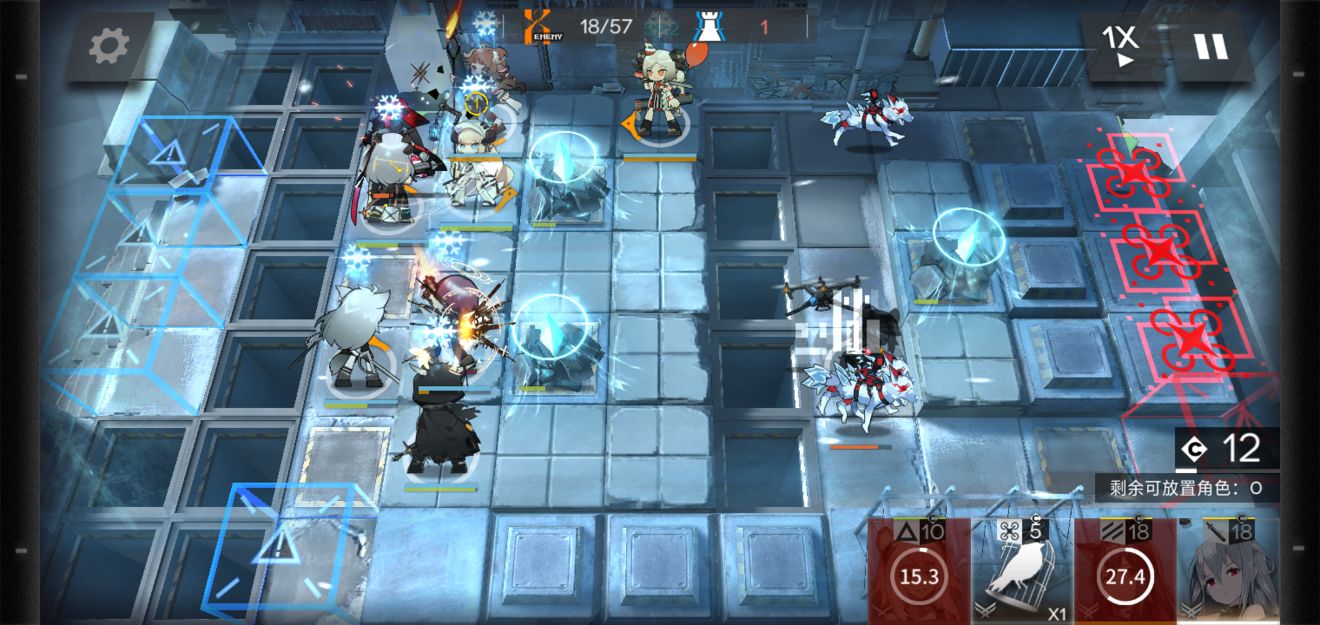Open the settings gear menu
1320x625 pixels.
click(x=109, y=46)
